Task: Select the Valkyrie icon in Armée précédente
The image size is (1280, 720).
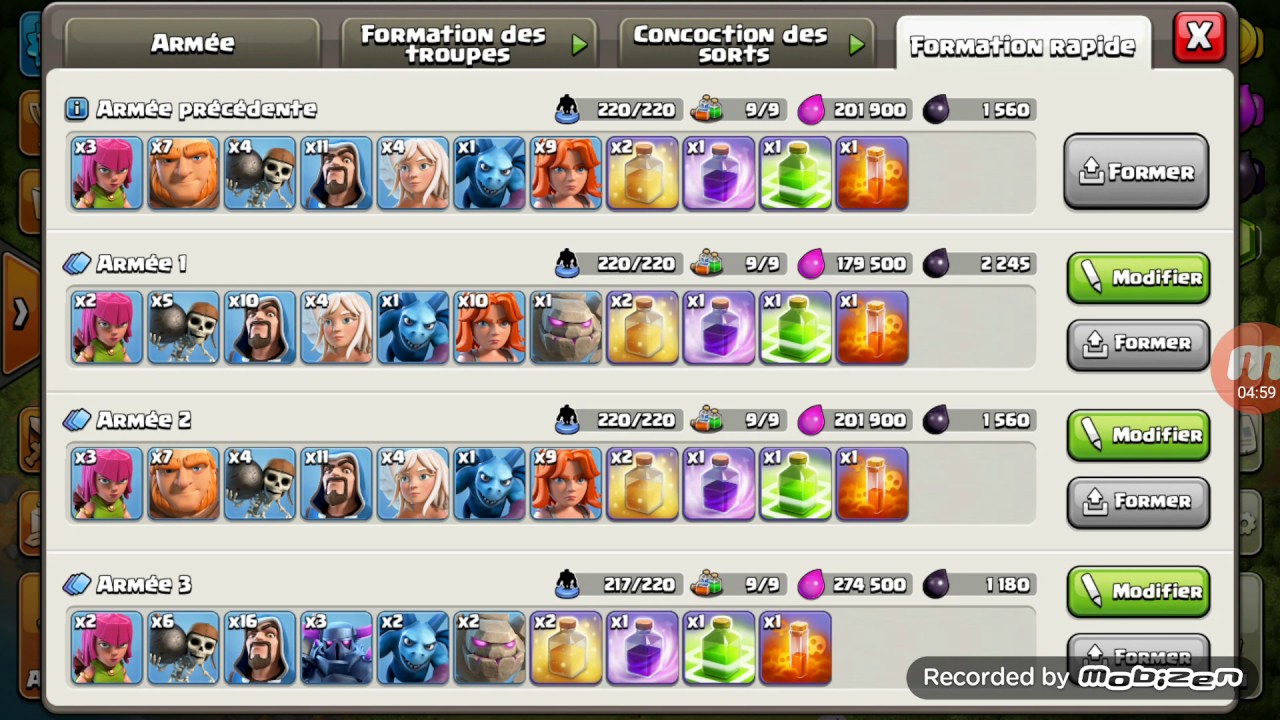Action: 565,173
